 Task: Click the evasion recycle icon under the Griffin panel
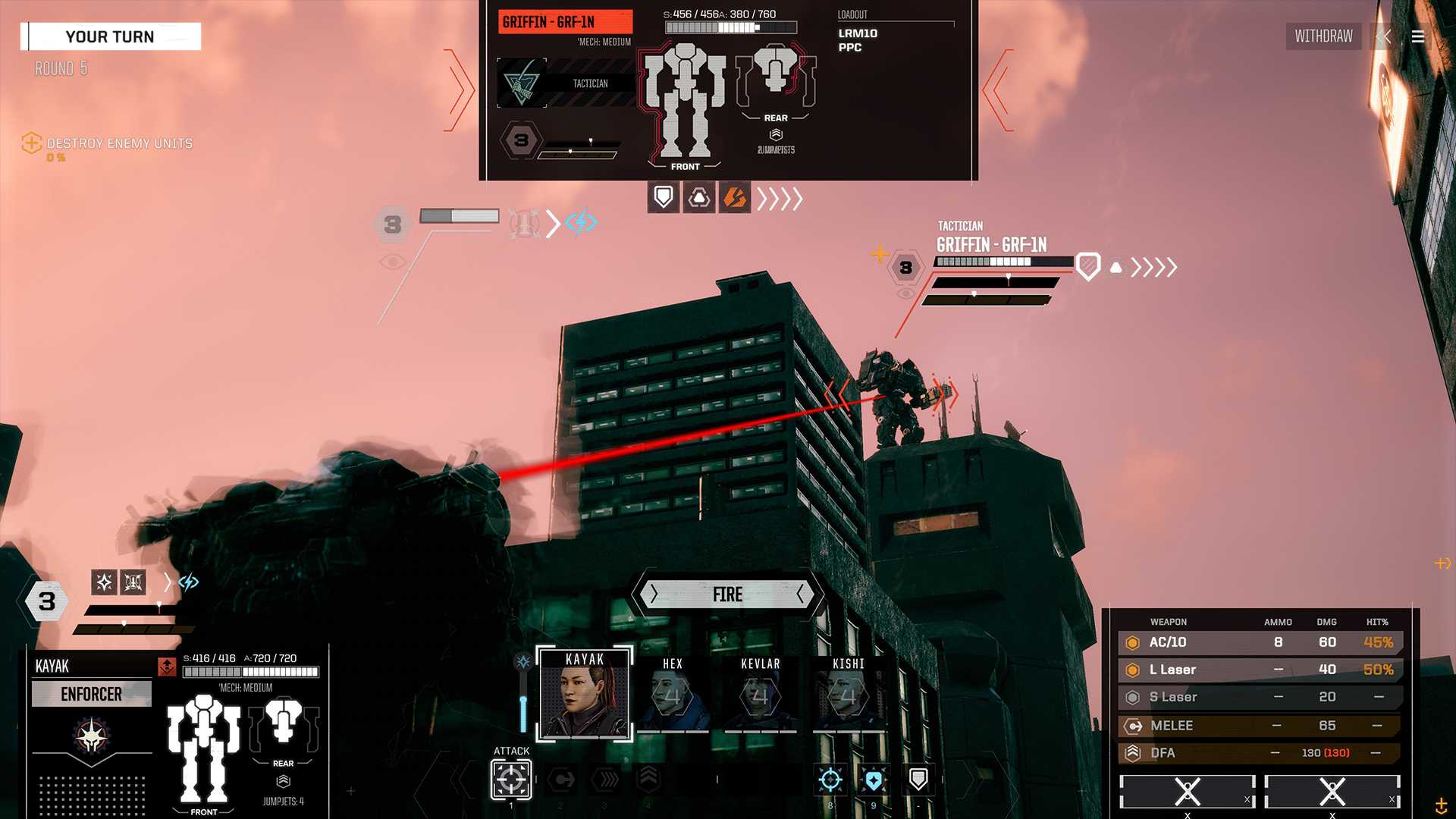(698, 197)
